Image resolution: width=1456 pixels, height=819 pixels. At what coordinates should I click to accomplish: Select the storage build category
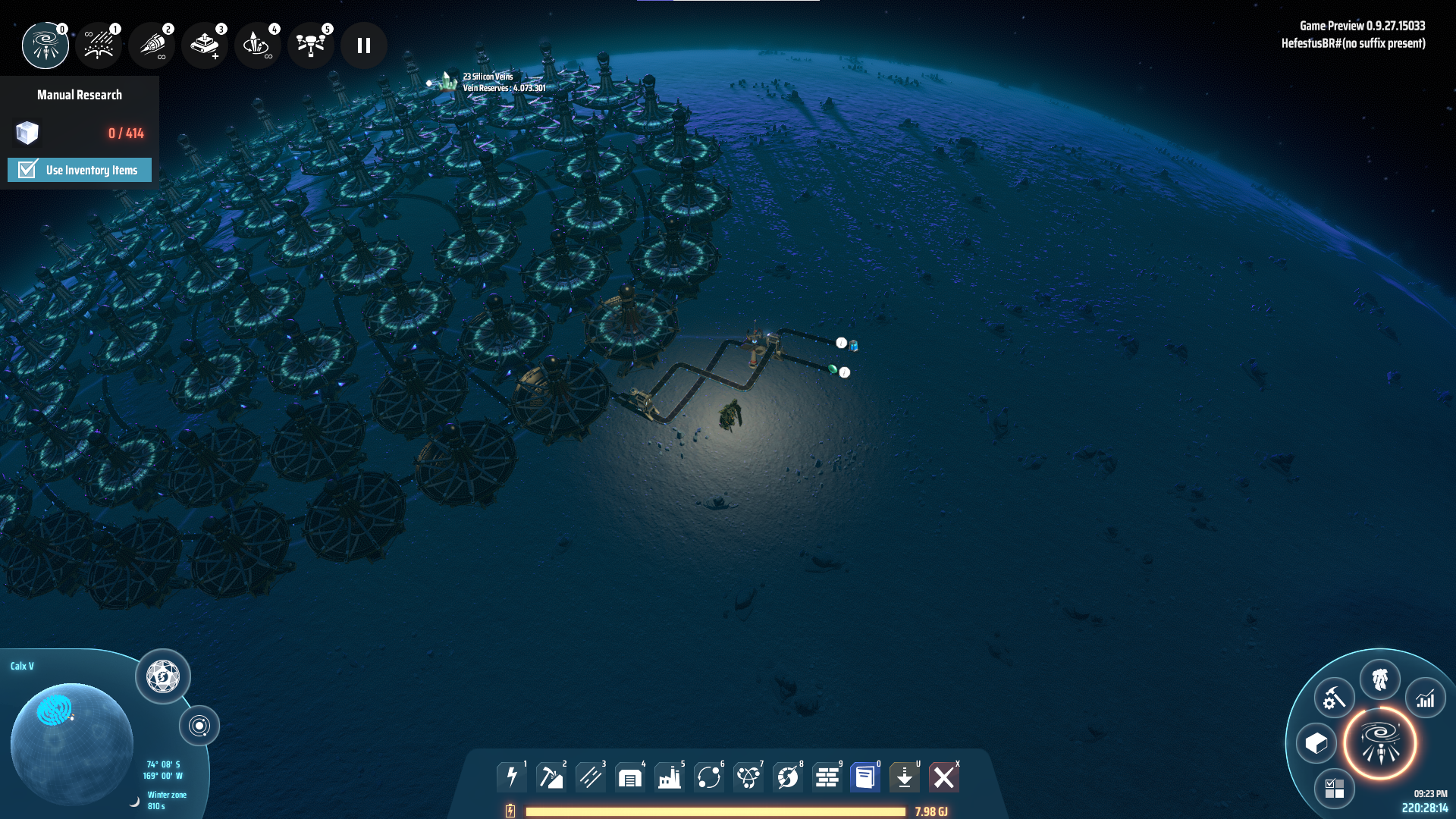(x=630, y=777)
